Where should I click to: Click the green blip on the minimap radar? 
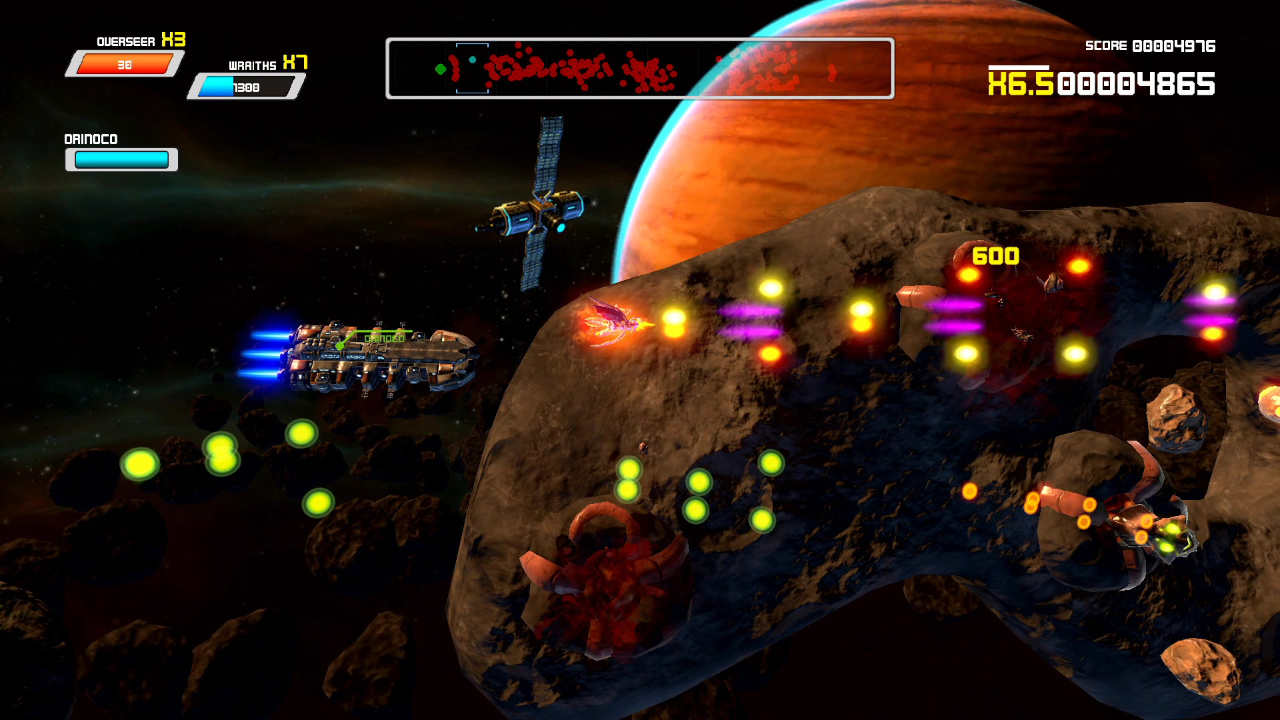(442, 69)
